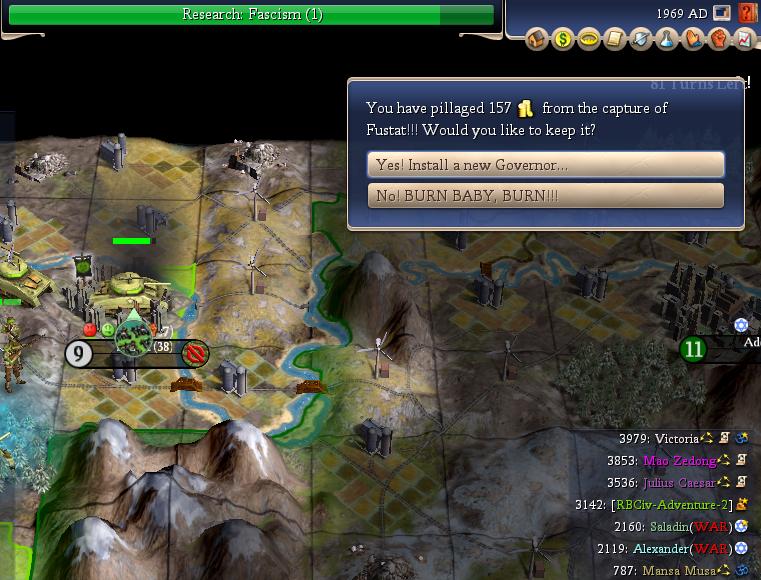761x580 pixels.
Task: Open the Technology Advisor flask icon
Action: click(667, 40)
